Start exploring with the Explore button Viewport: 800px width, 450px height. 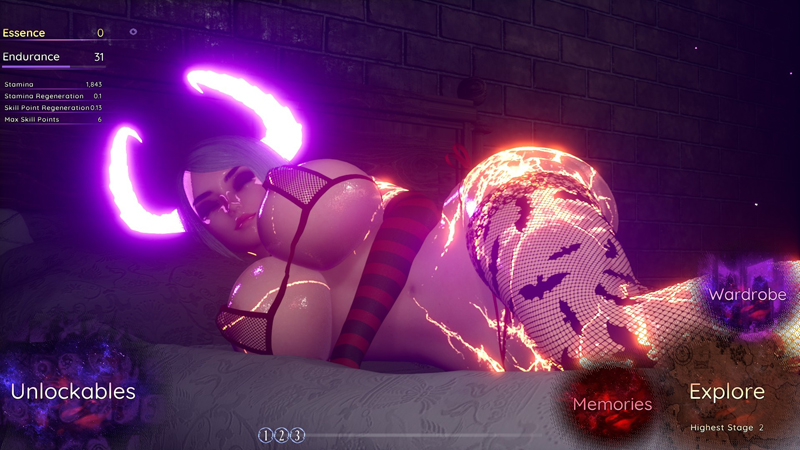coord(727,393)
